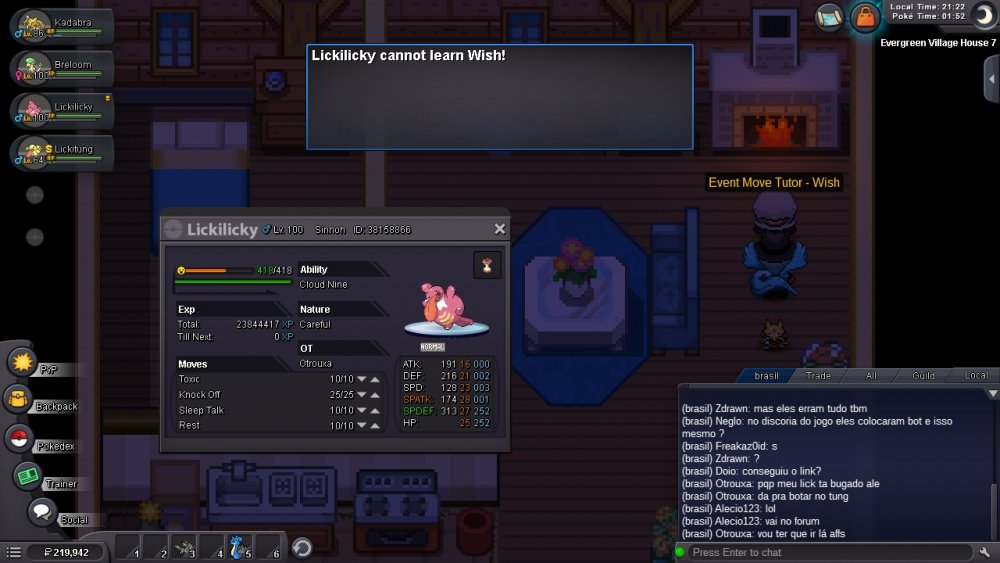Use hotbar slot 5 item

236,547
